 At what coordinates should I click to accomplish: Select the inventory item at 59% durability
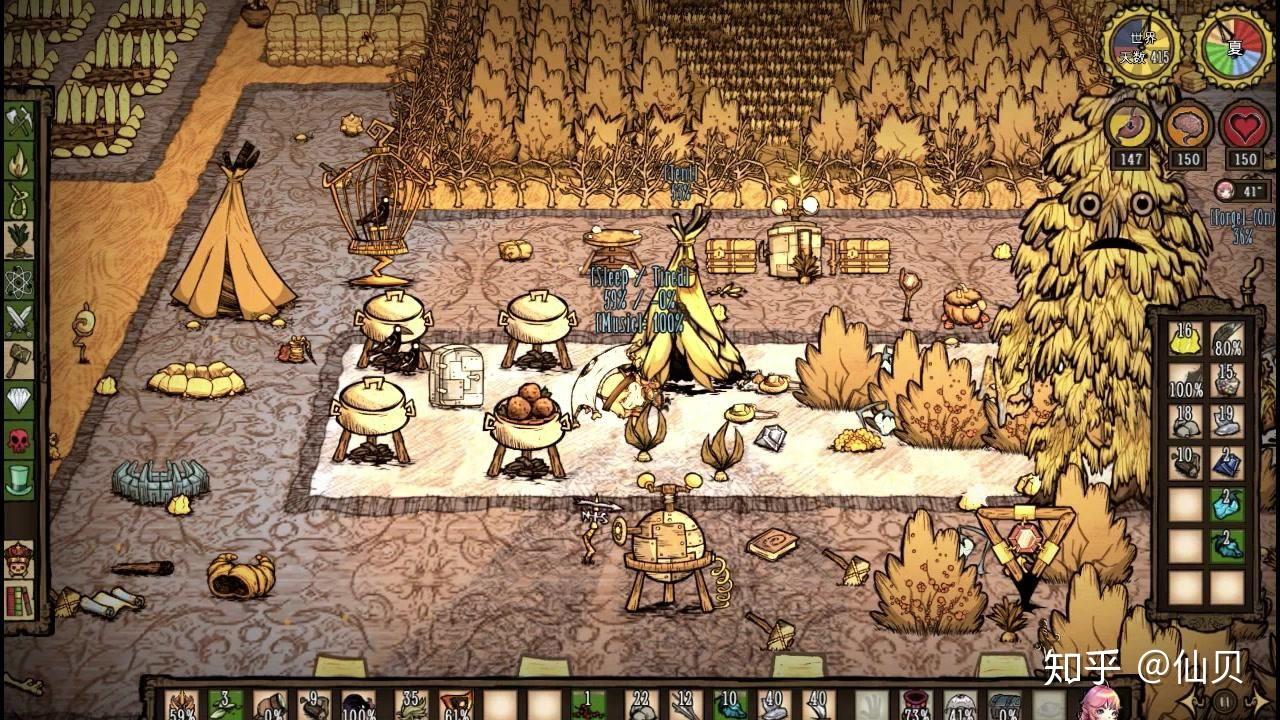point(182,704)
